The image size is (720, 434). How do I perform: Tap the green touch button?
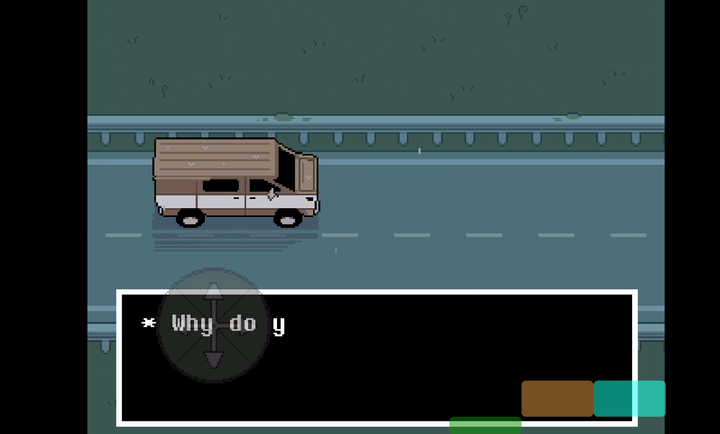(x=485, y=425)
